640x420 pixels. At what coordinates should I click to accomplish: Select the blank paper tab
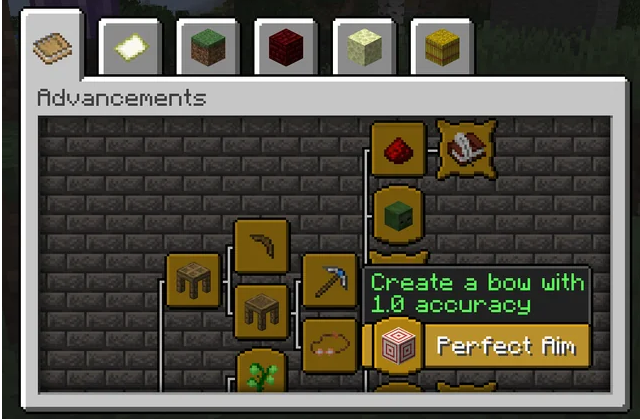[130, 47]
